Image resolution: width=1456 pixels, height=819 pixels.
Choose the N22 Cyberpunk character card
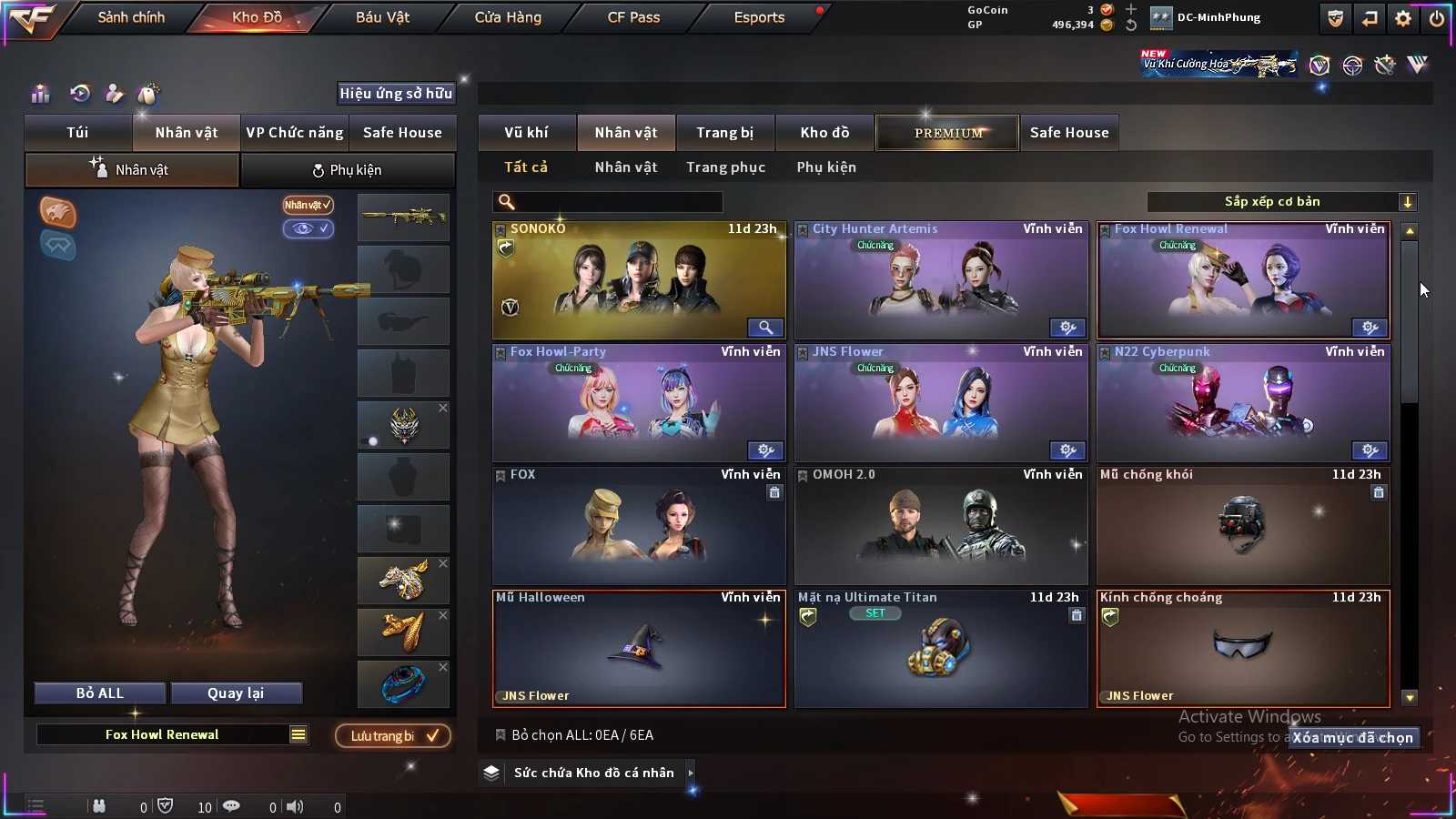tap(1243, 403)
